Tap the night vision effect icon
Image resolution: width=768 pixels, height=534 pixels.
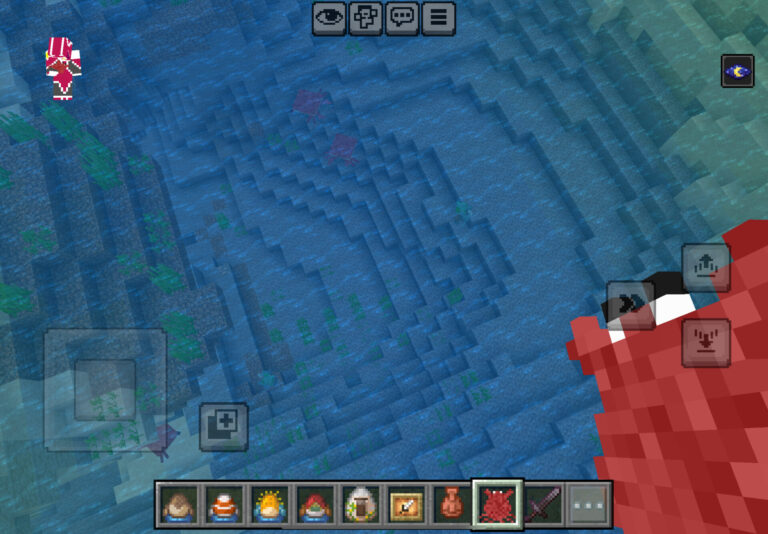(737, 71)
